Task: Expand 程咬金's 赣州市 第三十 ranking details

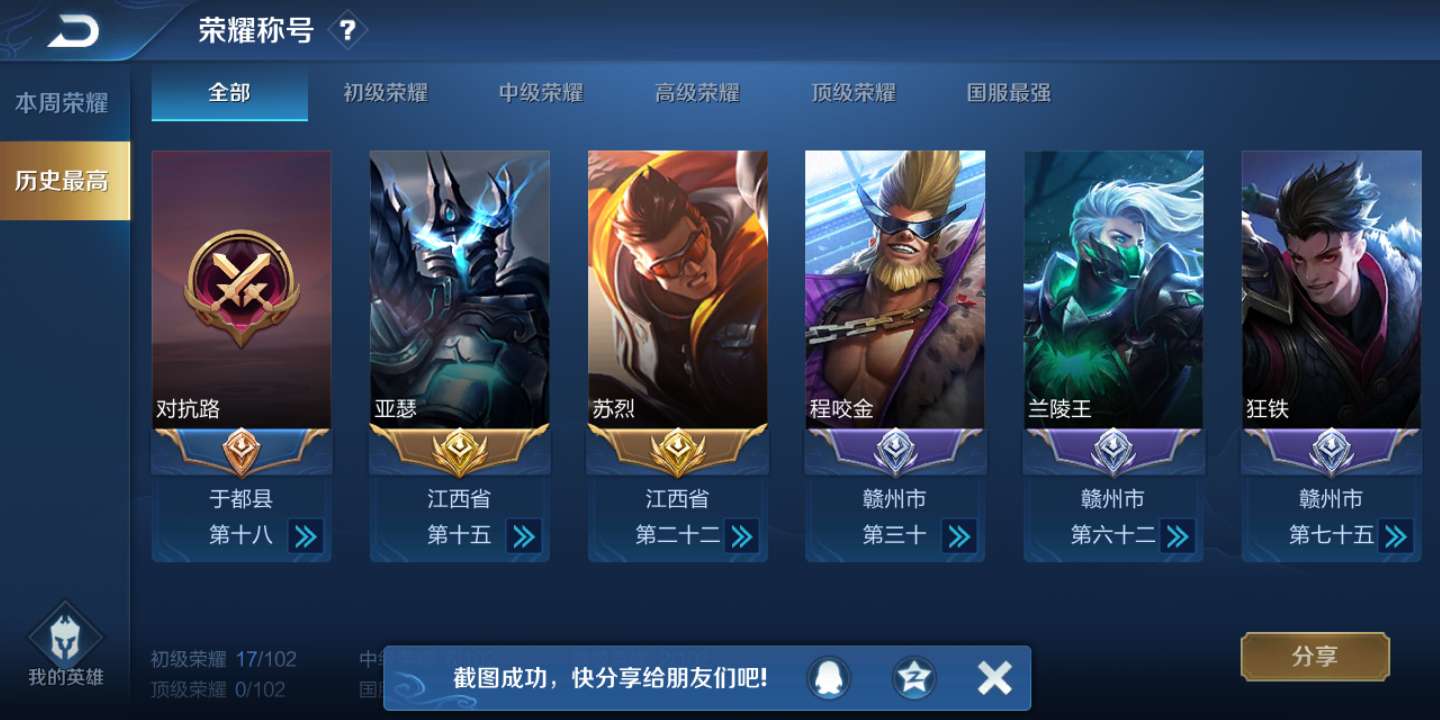Action: 960,536
